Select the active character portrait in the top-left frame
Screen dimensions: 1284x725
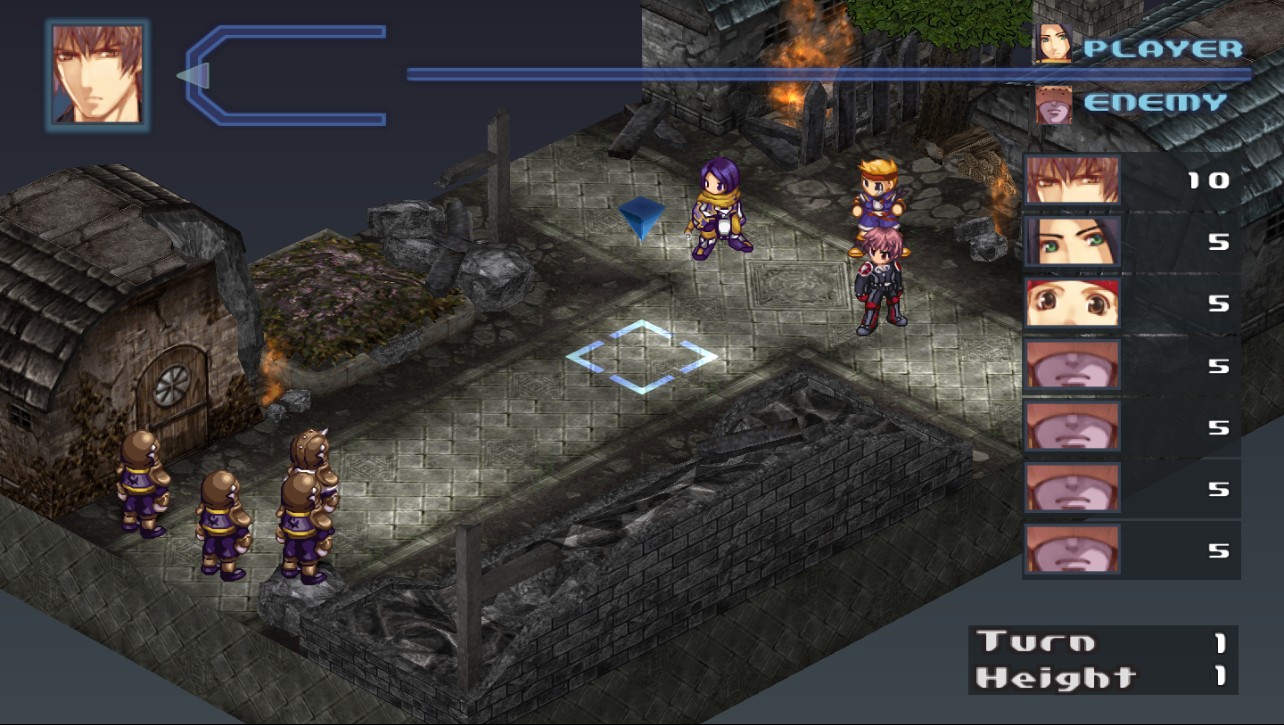pos(97,74)
